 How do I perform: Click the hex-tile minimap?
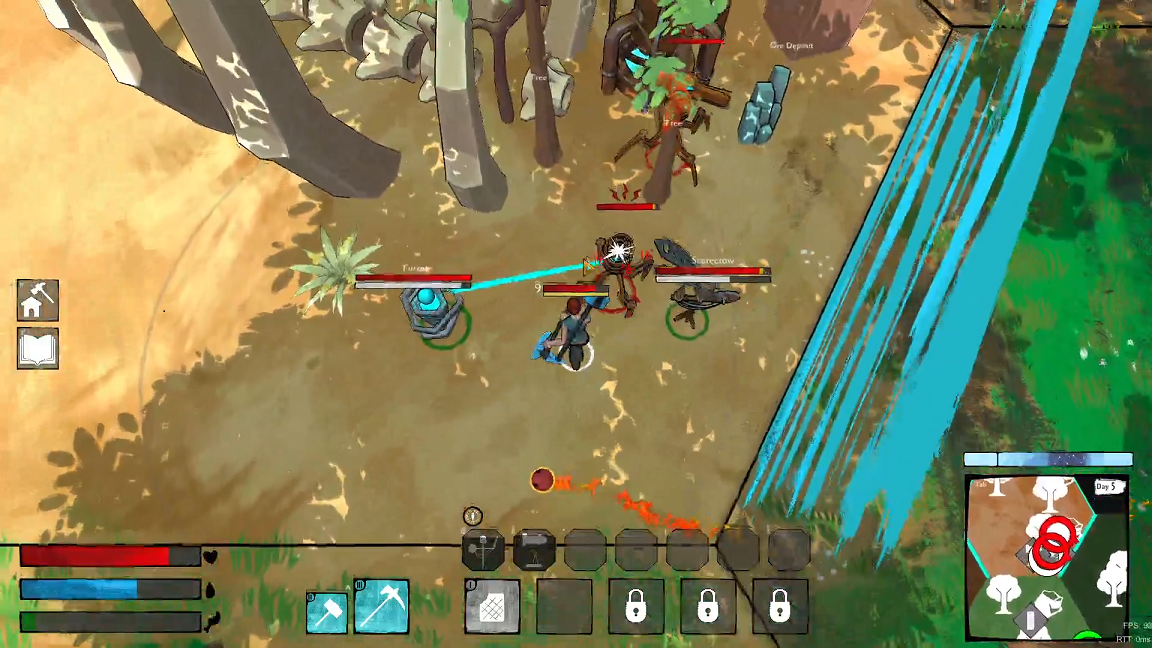1047,558
